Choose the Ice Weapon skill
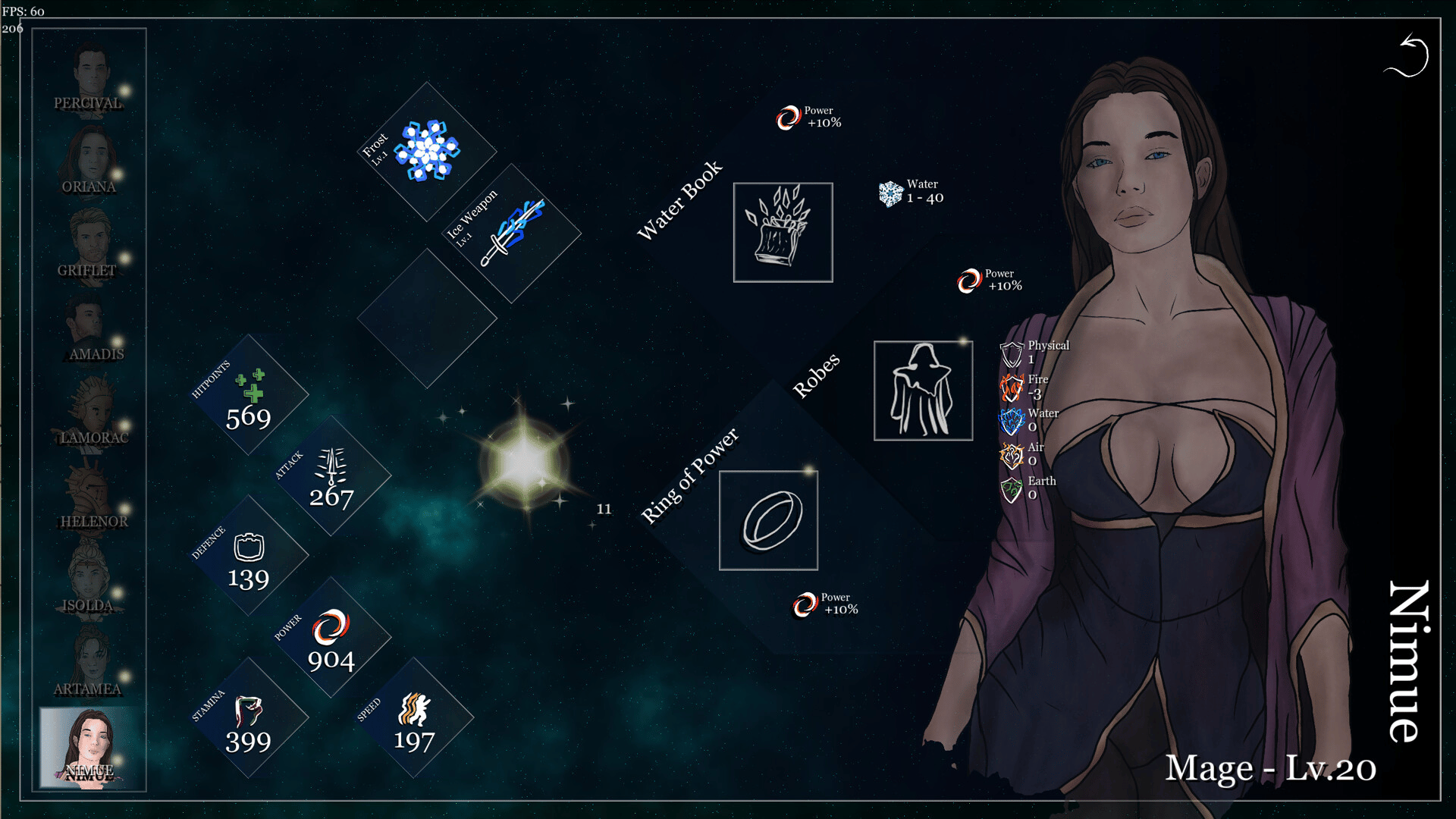Viewport: 1456px width, 819px height. [x=512, y=234]
